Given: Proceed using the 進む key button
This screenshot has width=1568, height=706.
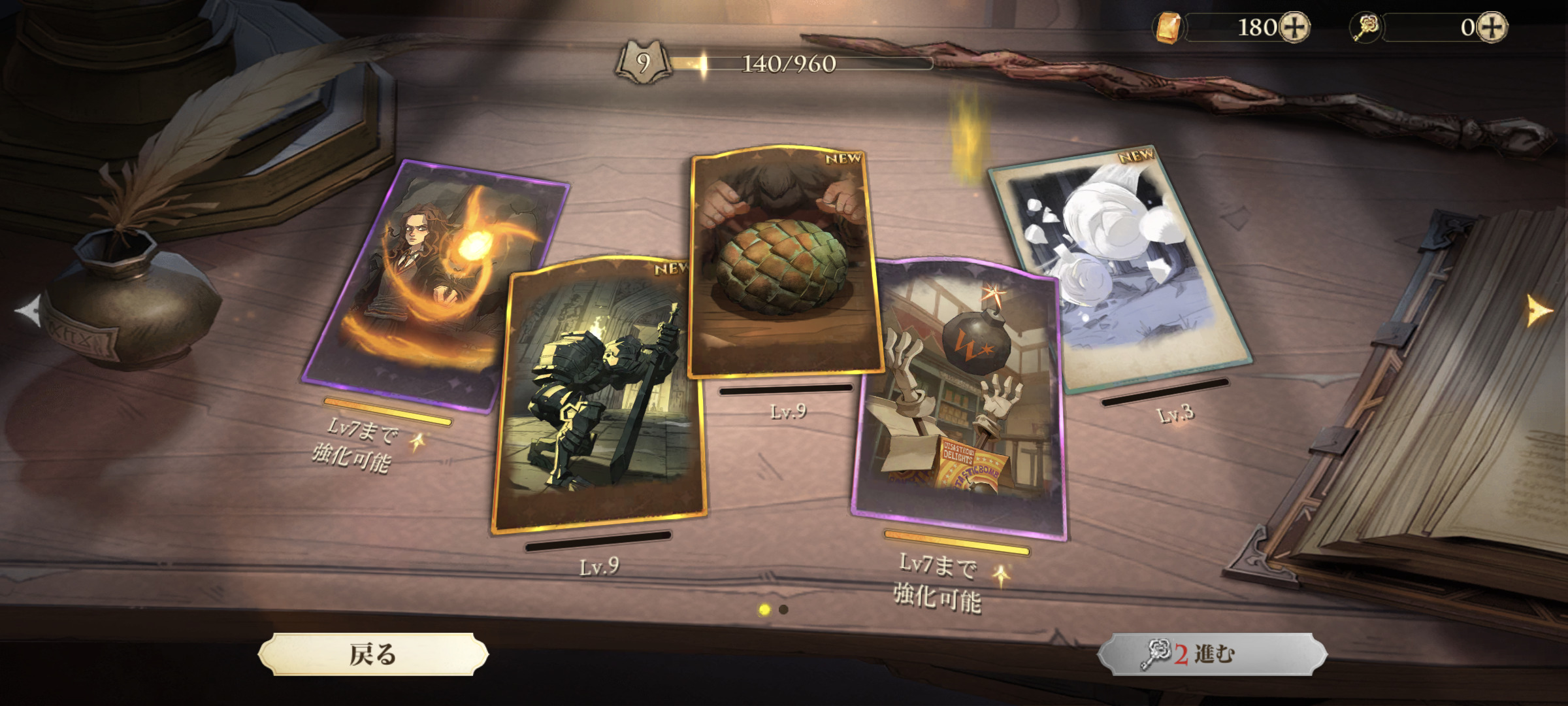Looking at the screenshot, I should (1212, 654).
